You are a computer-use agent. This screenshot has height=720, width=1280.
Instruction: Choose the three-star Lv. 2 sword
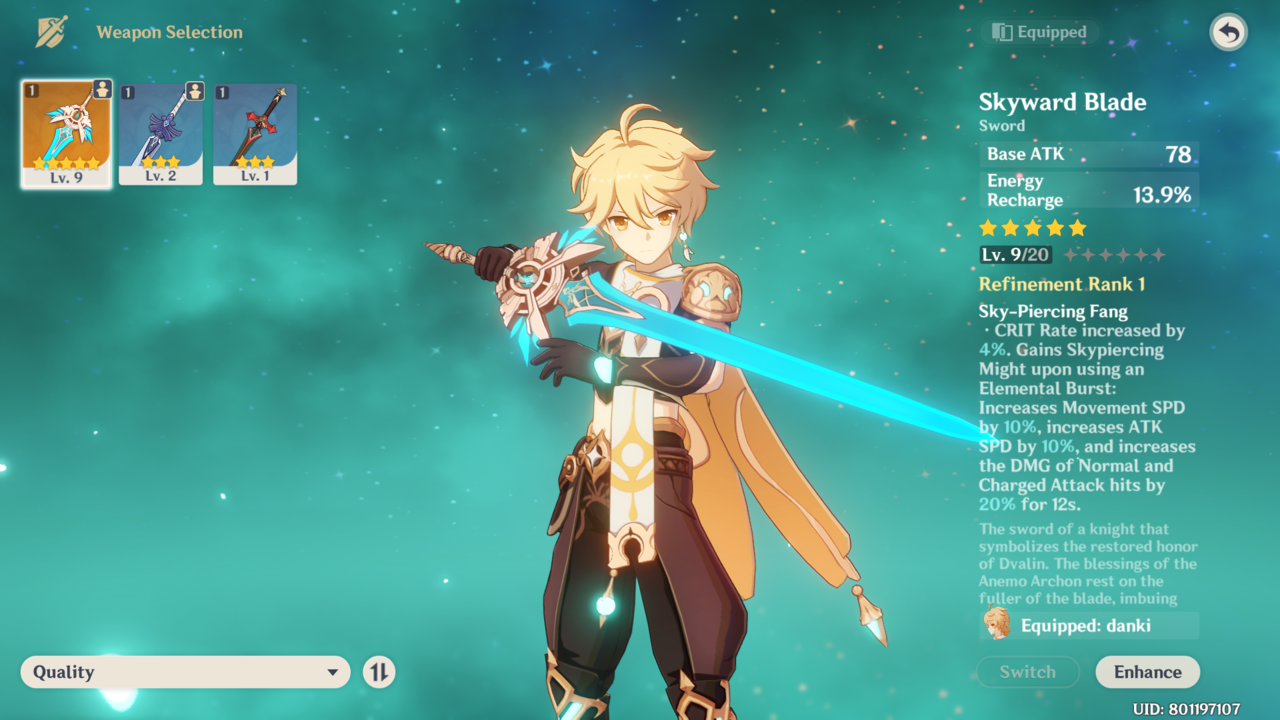point(160,134)
